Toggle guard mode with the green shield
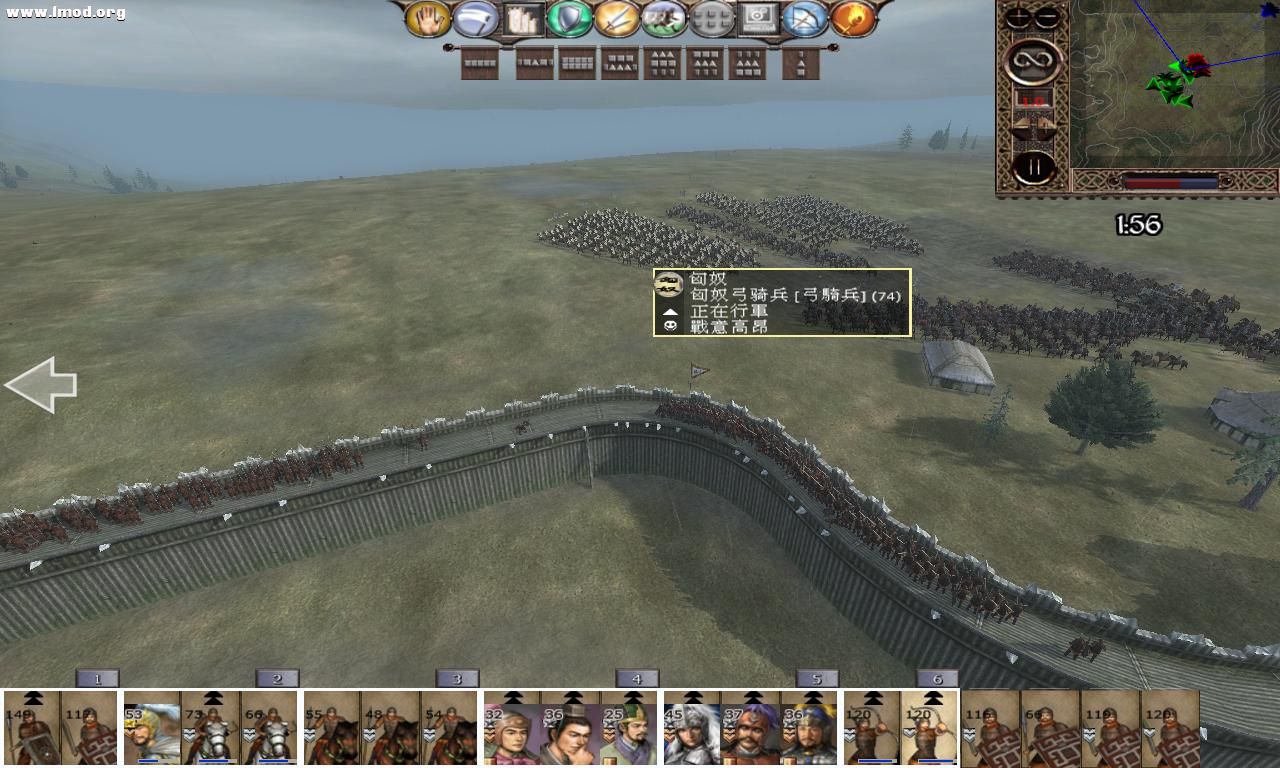 point(570,17)
